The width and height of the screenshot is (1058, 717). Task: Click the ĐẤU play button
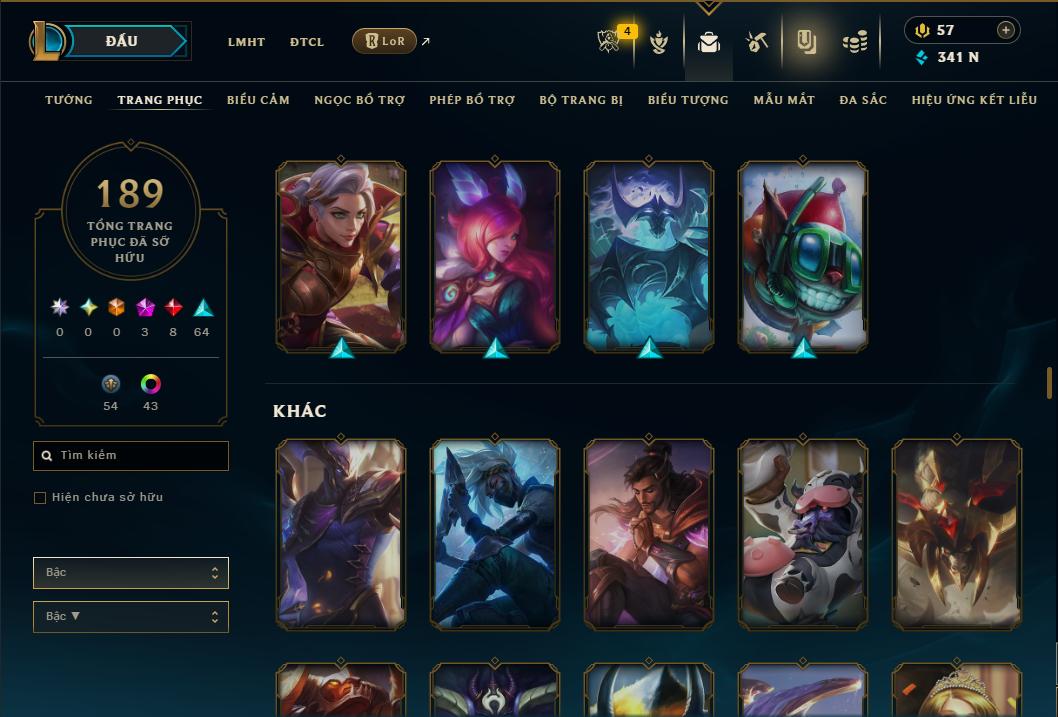click(x=122, y=41)
